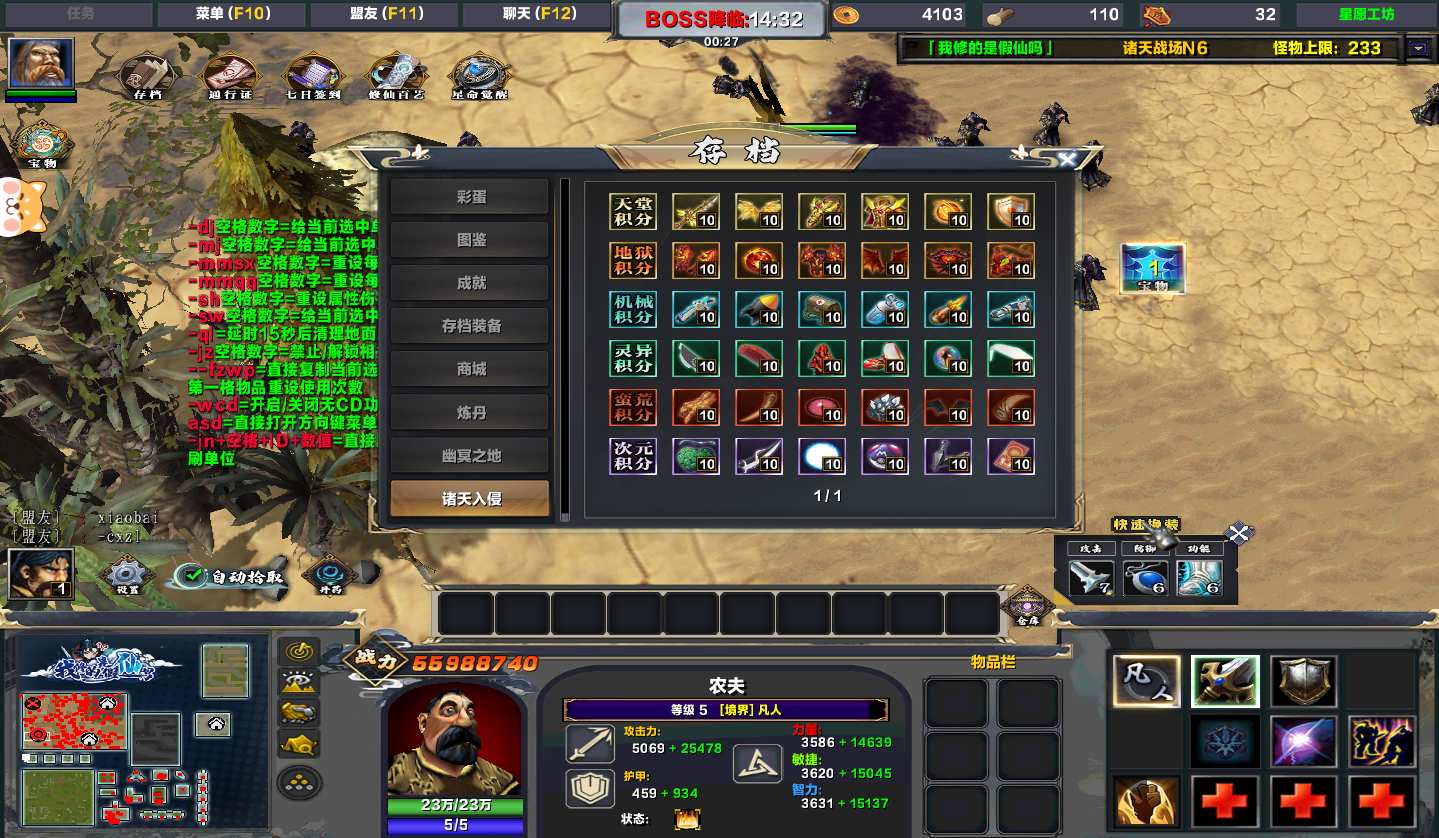Switch to the 炼丹 alchemy section
This screenshot has width=1439, height=838.
470,412
